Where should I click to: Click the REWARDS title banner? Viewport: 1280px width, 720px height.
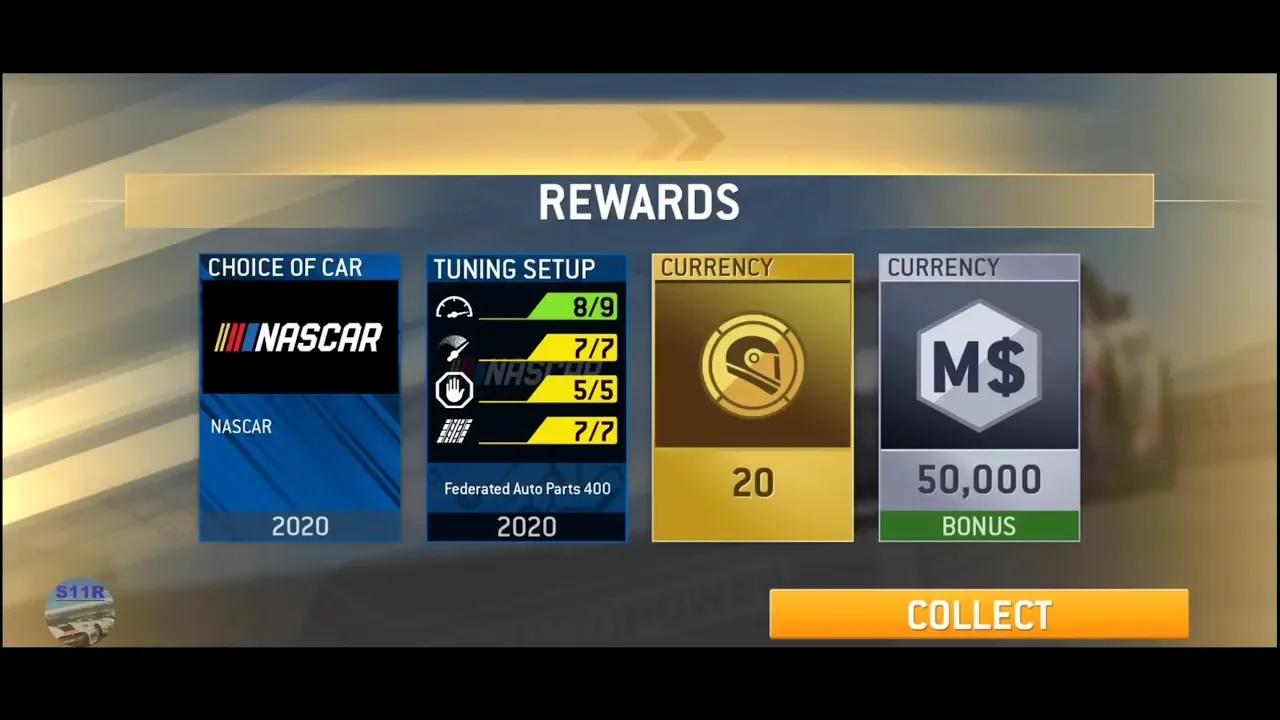639,200
